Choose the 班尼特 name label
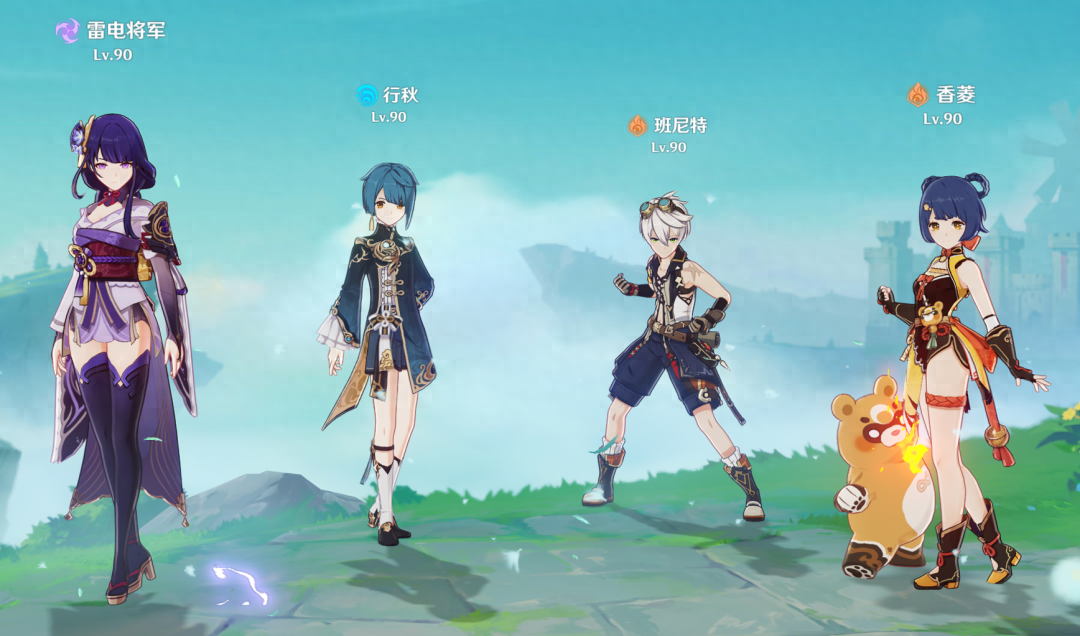Image resolution: width=1080 pixels, height=636 pixels. click(680, 126)
